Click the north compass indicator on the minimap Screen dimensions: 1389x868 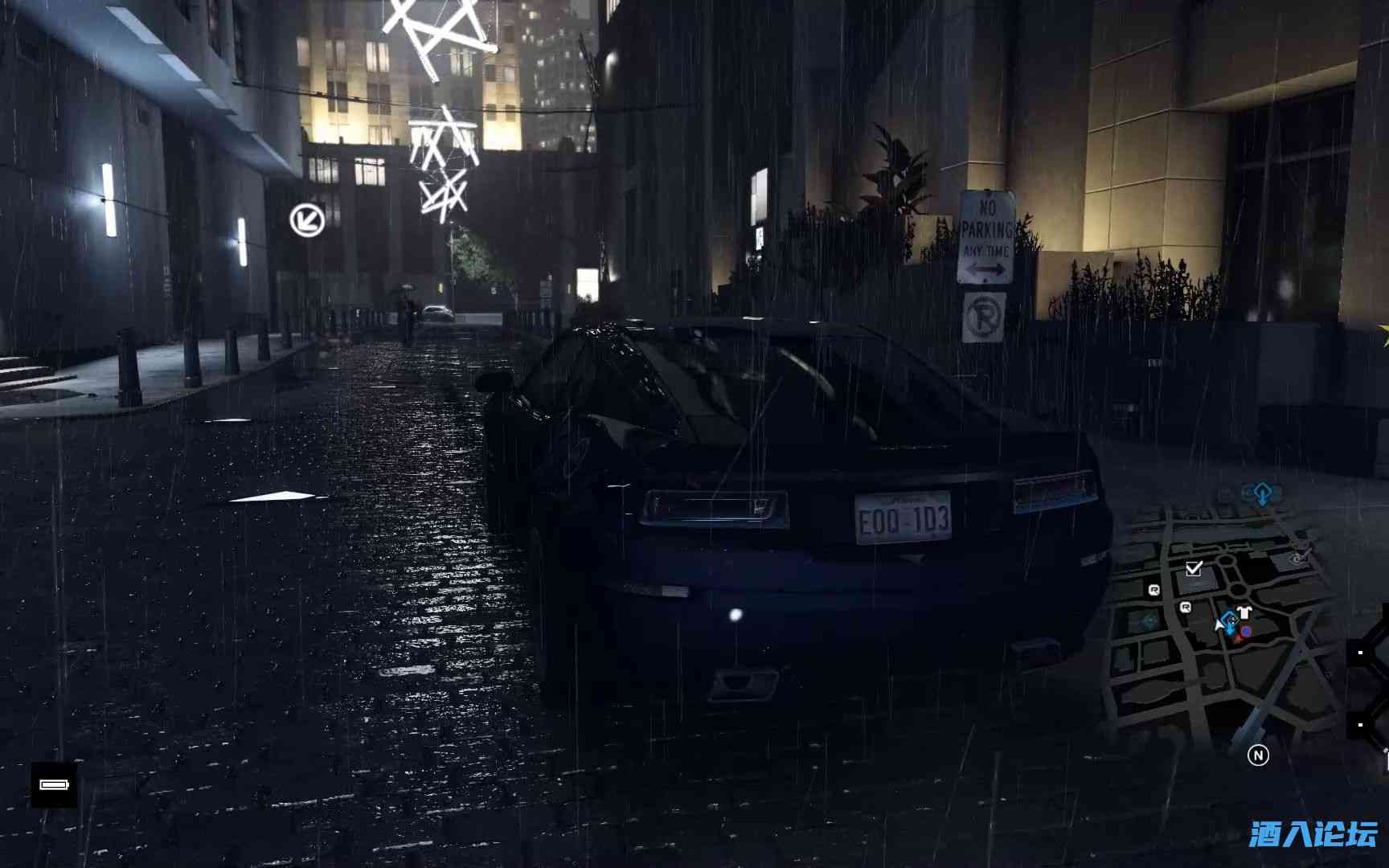click(x=1258, y=755)
